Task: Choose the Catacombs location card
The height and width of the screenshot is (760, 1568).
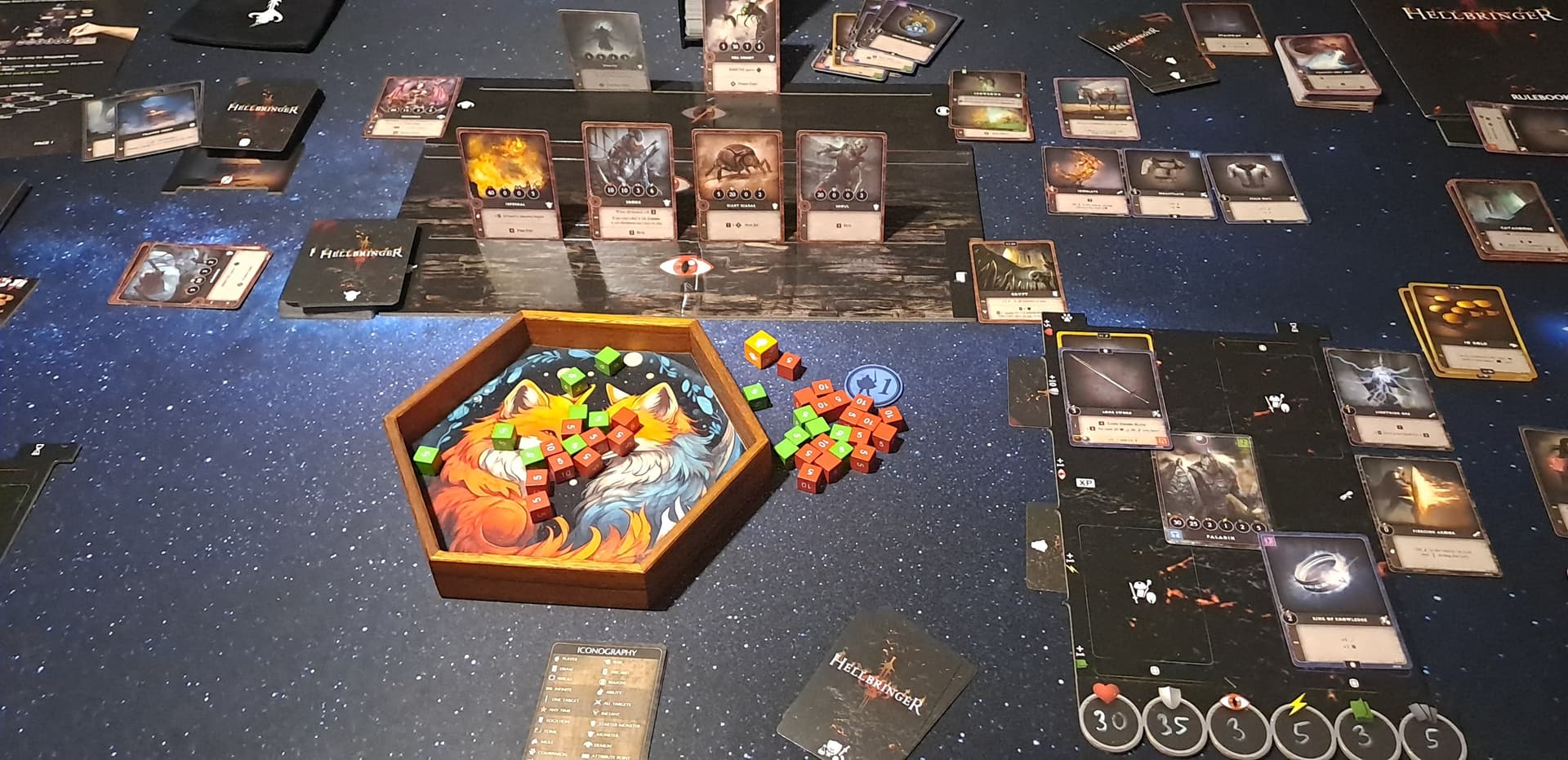Action: pos(1507,220)
